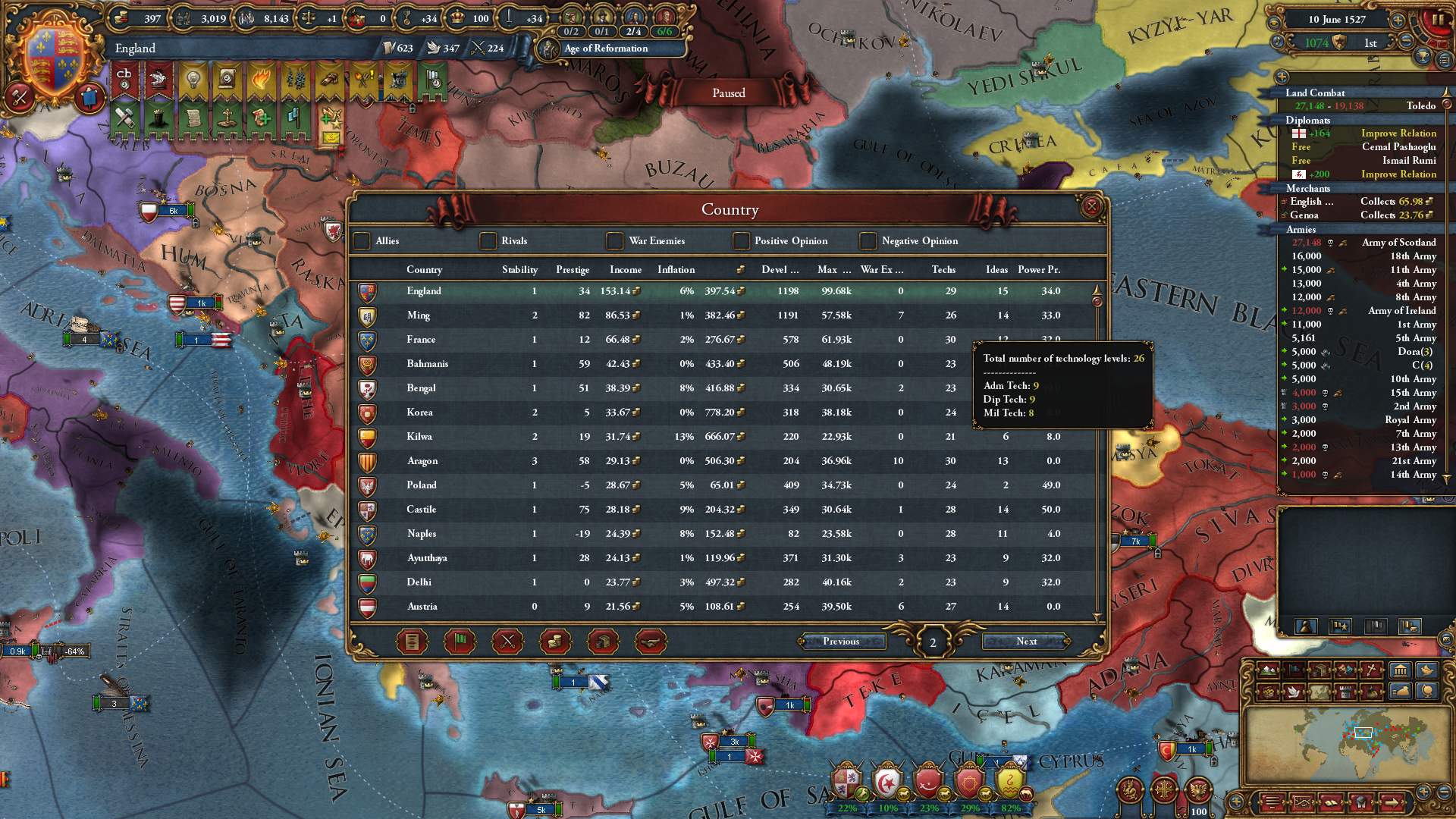Toggle the Negative Opinion filter
1456x819 pixels.
(868, 241)
